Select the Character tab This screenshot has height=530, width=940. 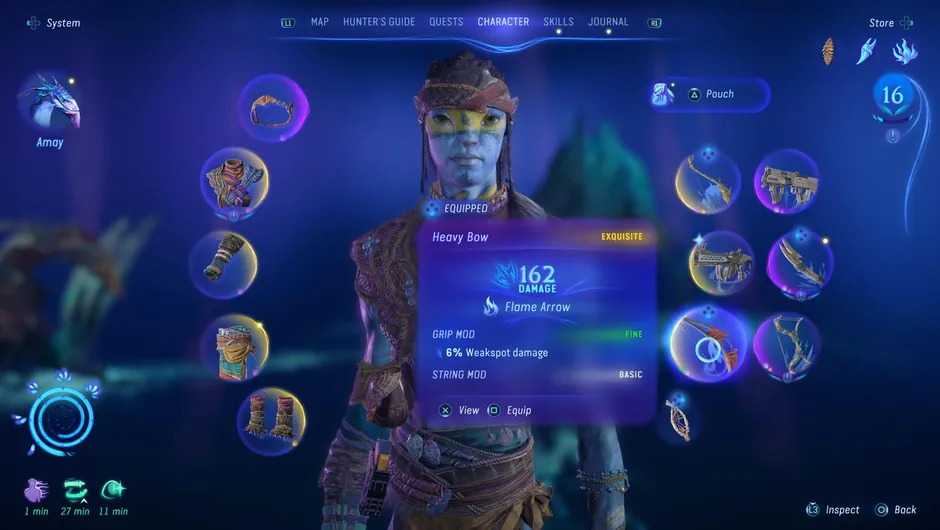click(x=503, y=22)
